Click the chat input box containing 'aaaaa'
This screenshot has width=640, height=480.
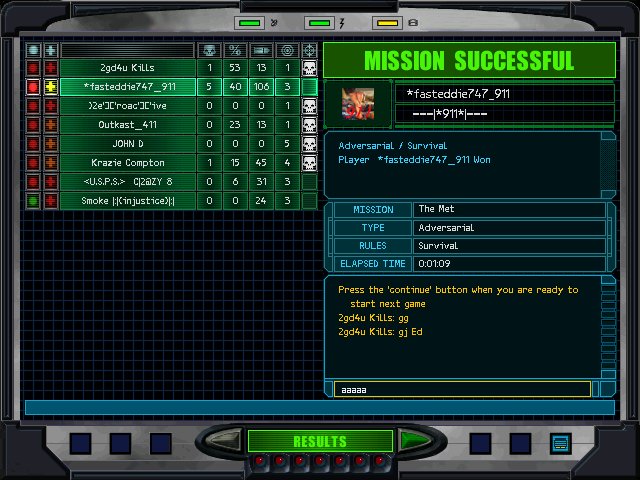[462, 389]
